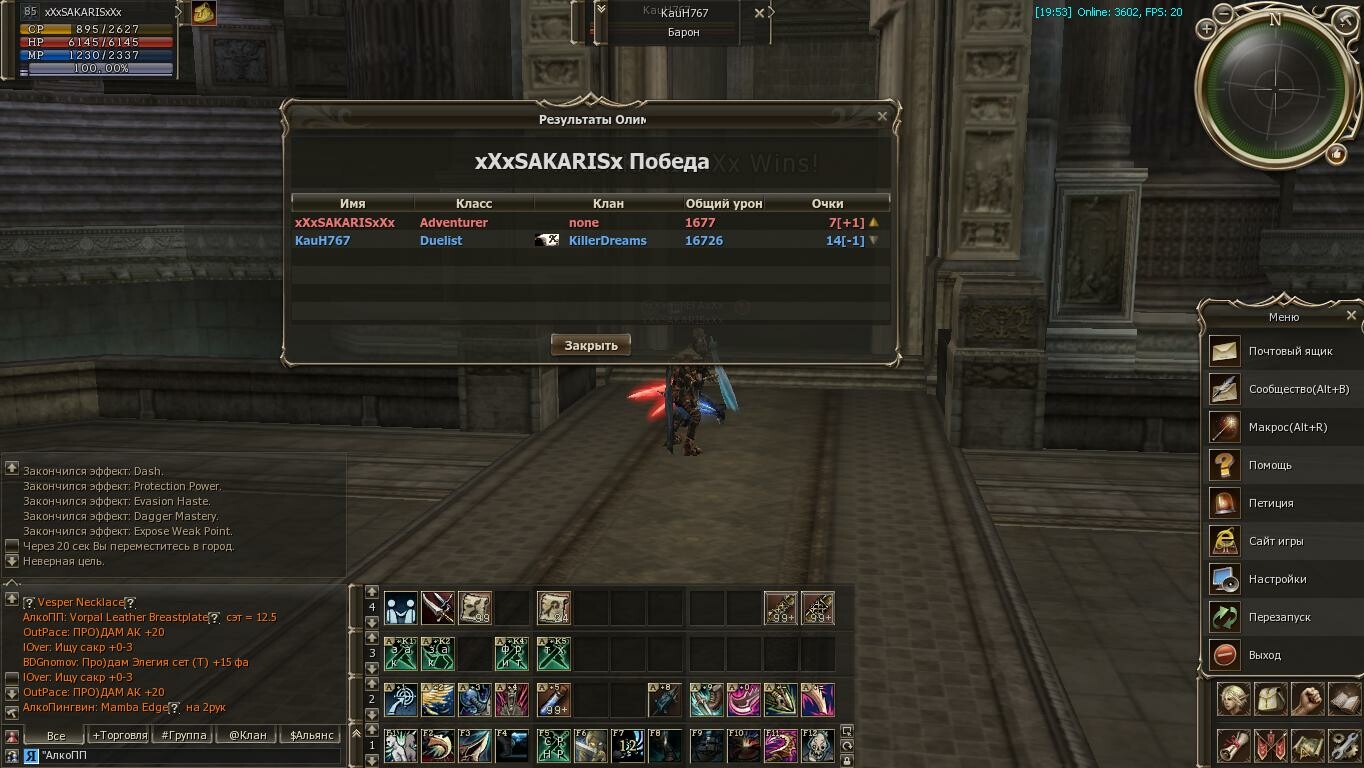The image size is (1364, 768).
Task: Open the Петиция petition entry
Action: [x=1270, y=503]
